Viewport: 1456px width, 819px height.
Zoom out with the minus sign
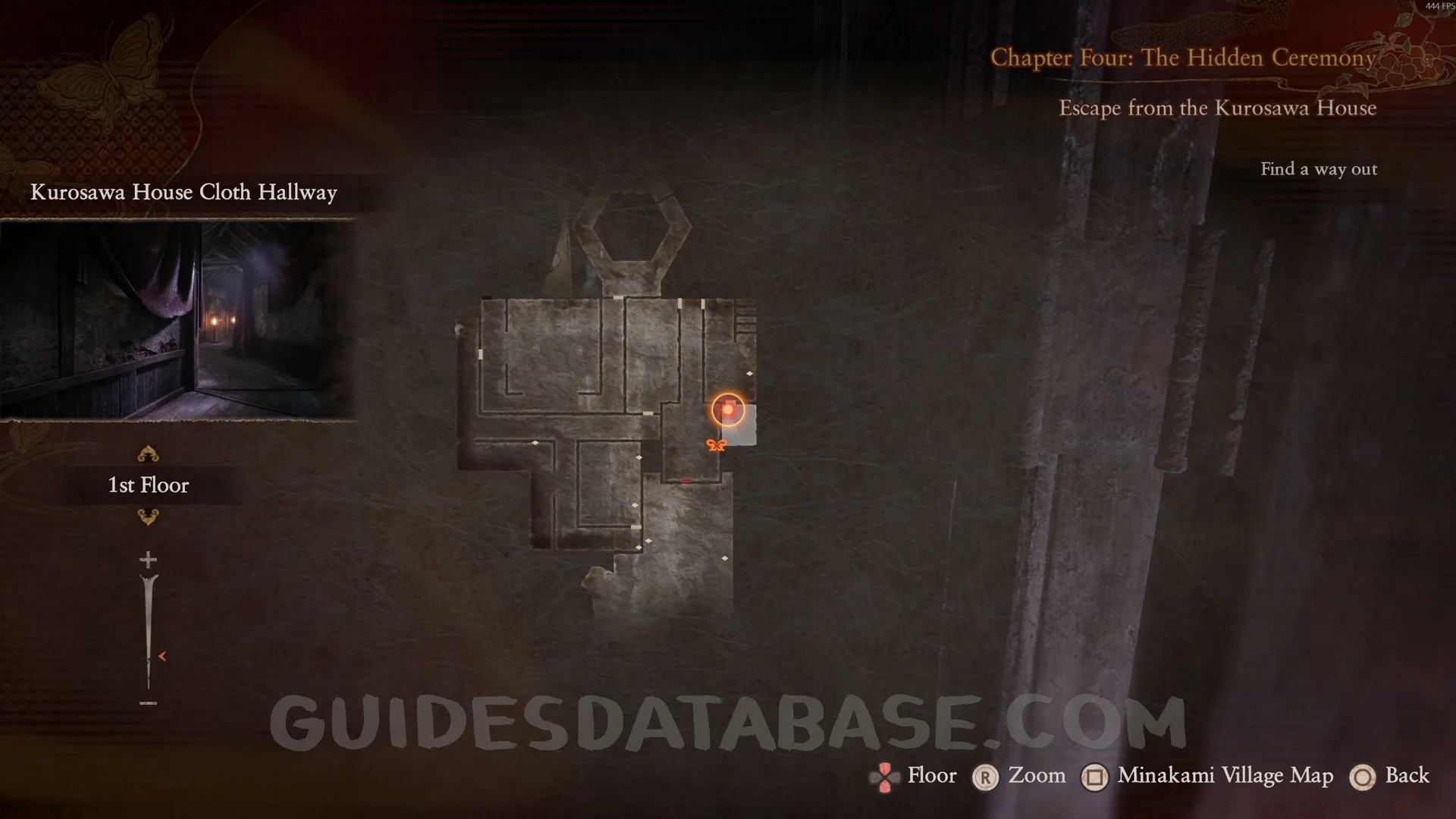pos(148,703)
